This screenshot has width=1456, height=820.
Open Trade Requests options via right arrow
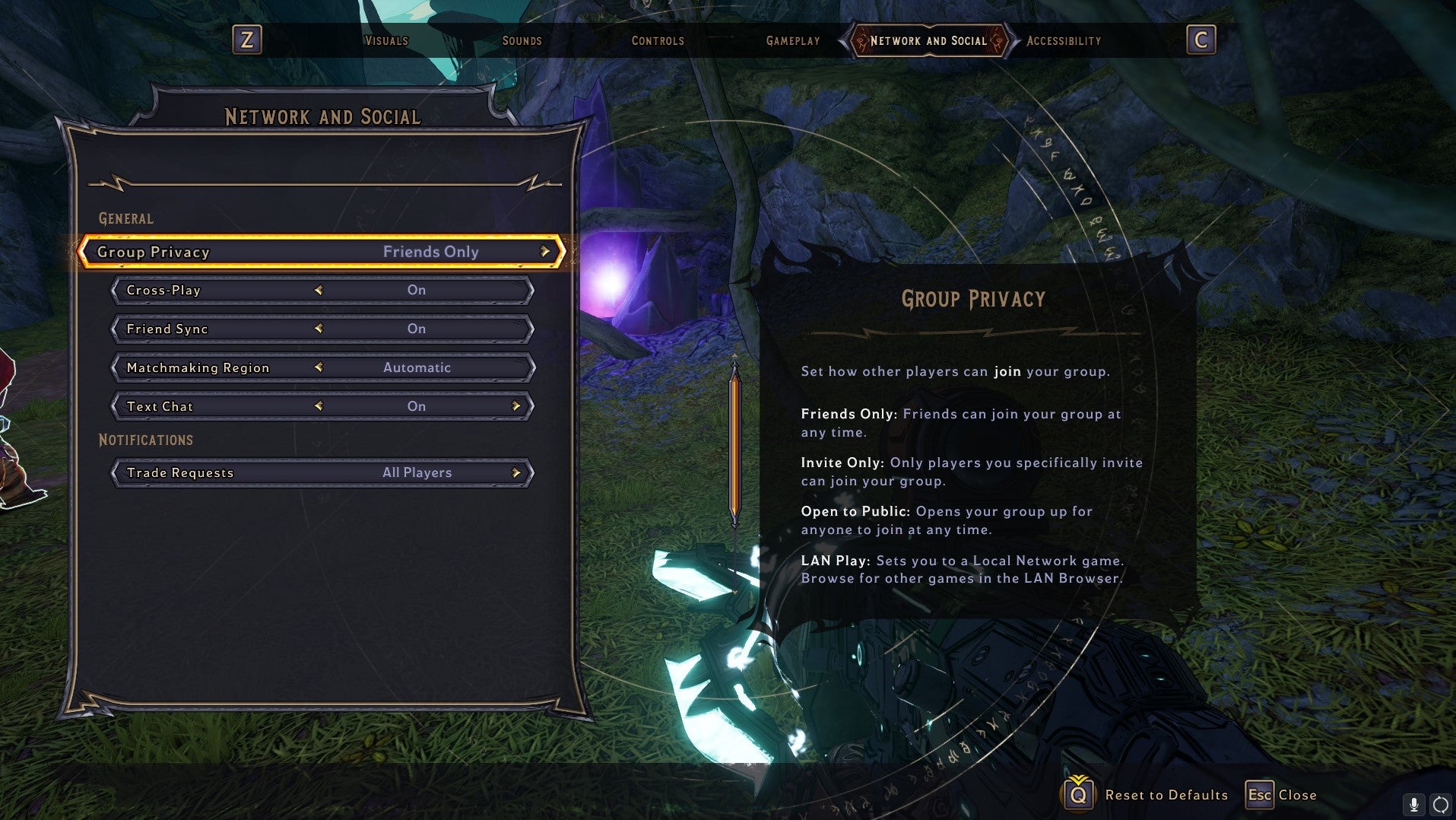coord(517,472)
